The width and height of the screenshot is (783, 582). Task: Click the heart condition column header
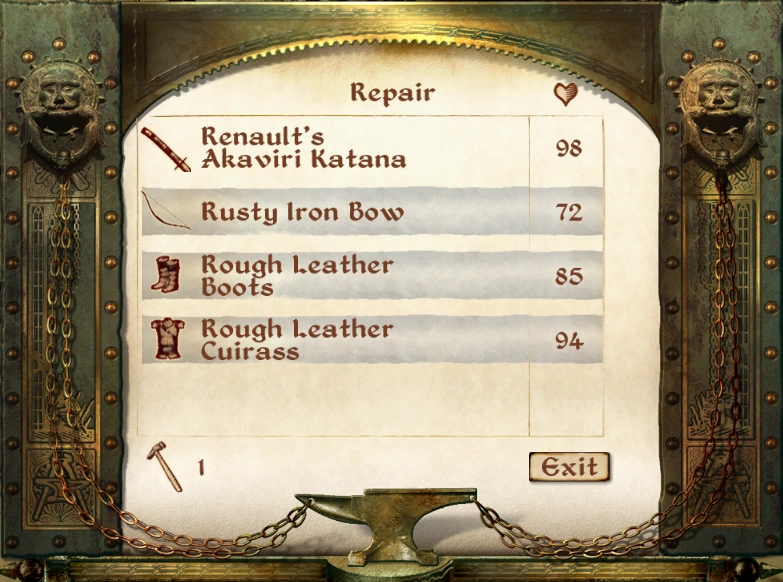(x=566, y=94)
